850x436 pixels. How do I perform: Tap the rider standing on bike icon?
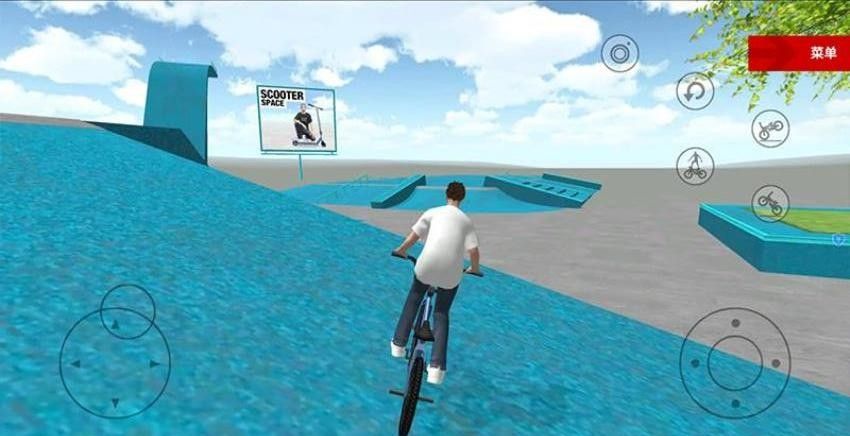coord(694,165)
